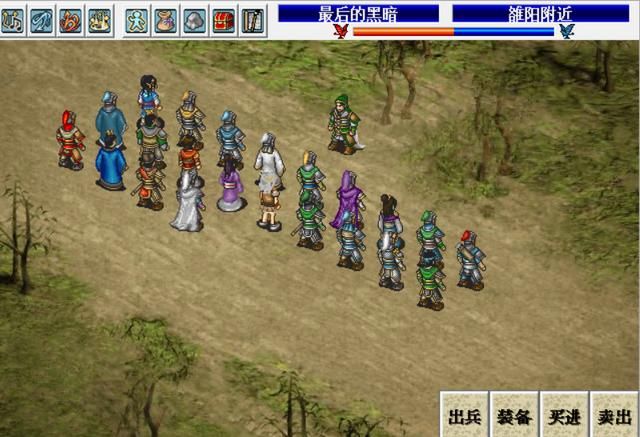Screen dimensions: 640x437
Task: Select the blue feather toolbar icon
Action: (x=41, y=19)
